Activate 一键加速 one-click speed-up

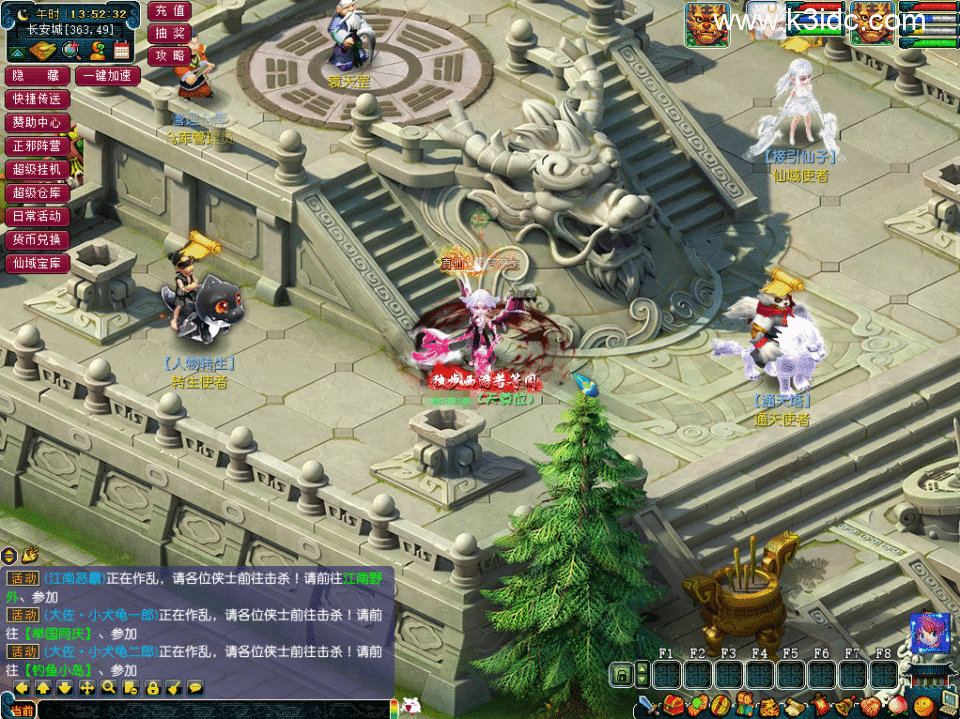pos(107,76)
